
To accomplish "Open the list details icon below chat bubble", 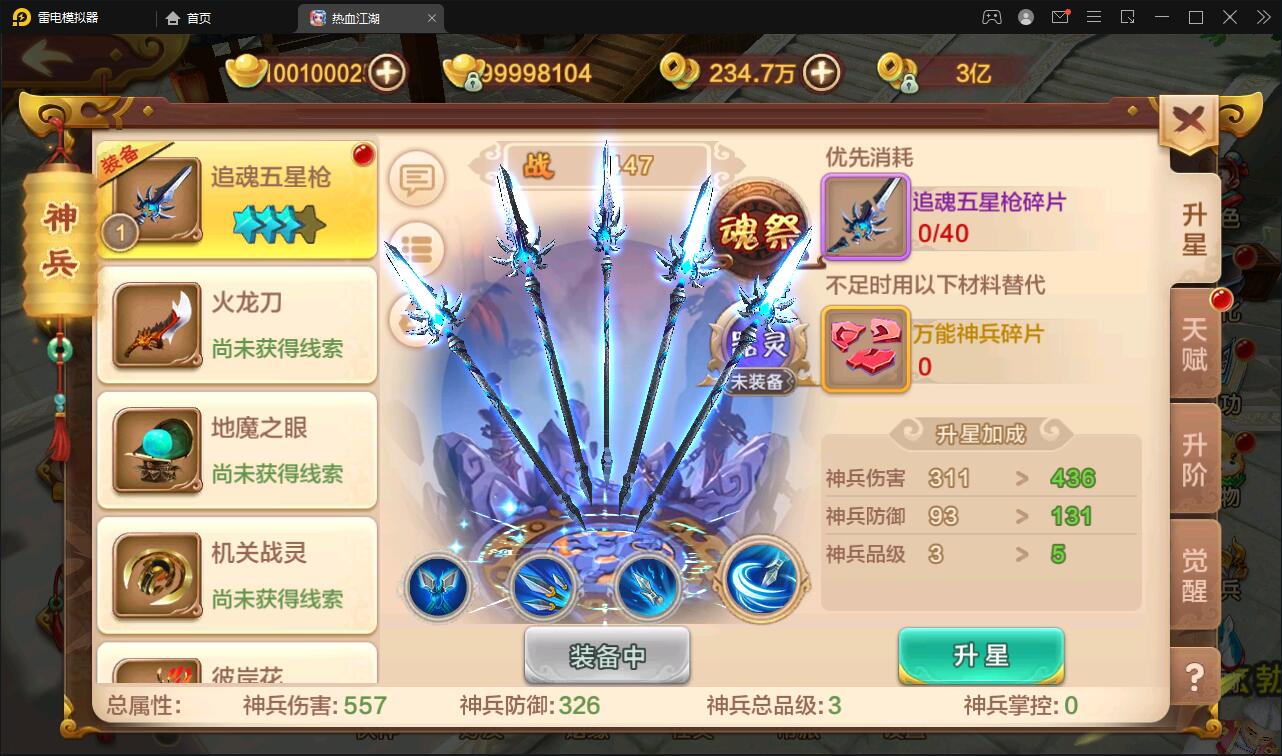I will tap(417, 247).
